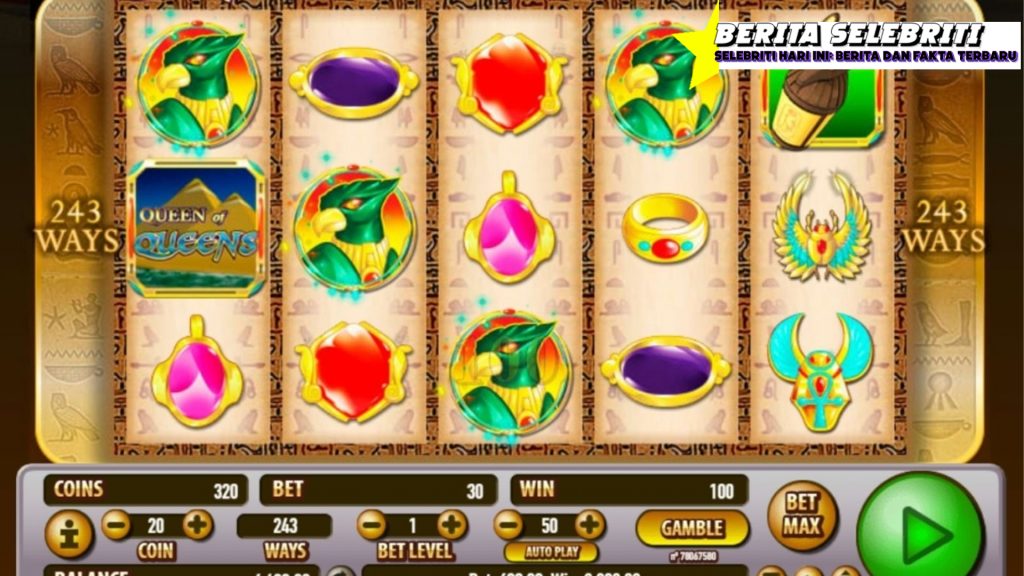Click the Berita Selebriti banner overlay

(x=850, y=43)
